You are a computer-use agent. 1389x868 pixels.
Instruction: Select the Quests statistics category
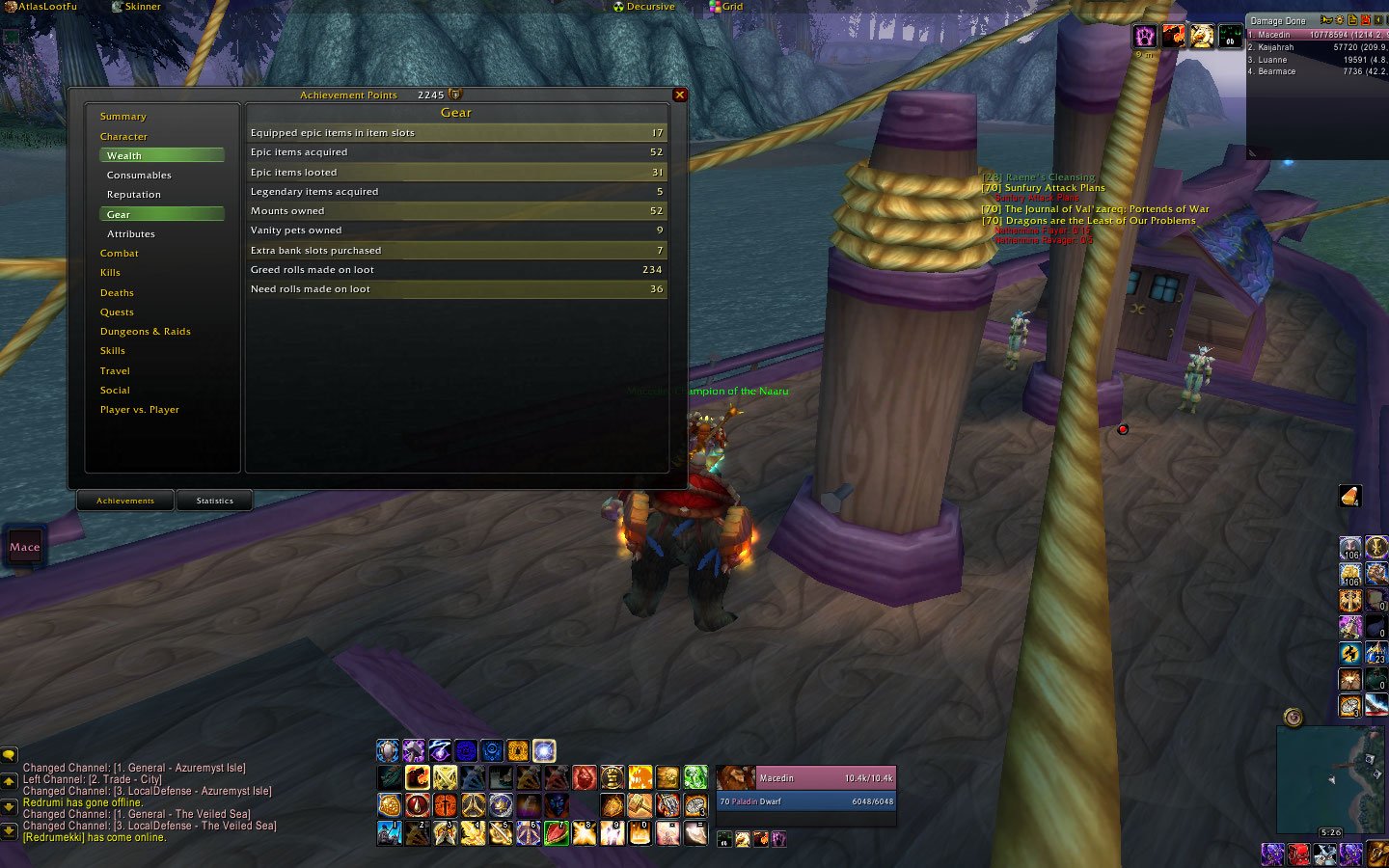pos(117,312)
